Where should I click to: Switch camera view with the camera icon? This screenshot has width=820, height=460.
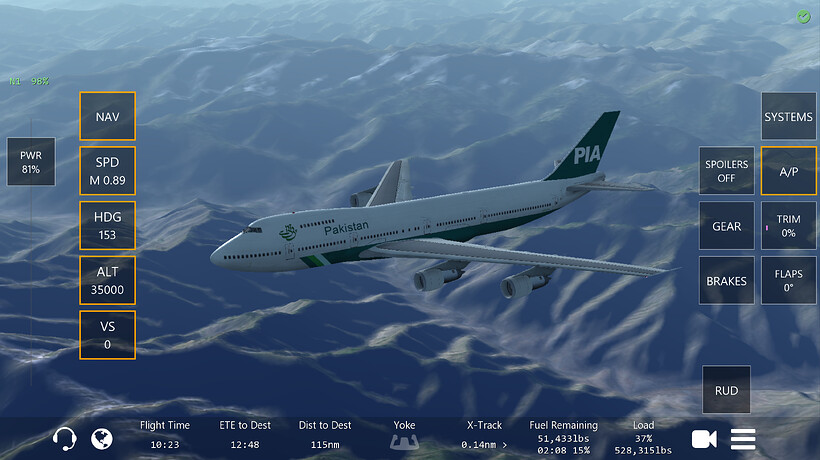(704, 438)
